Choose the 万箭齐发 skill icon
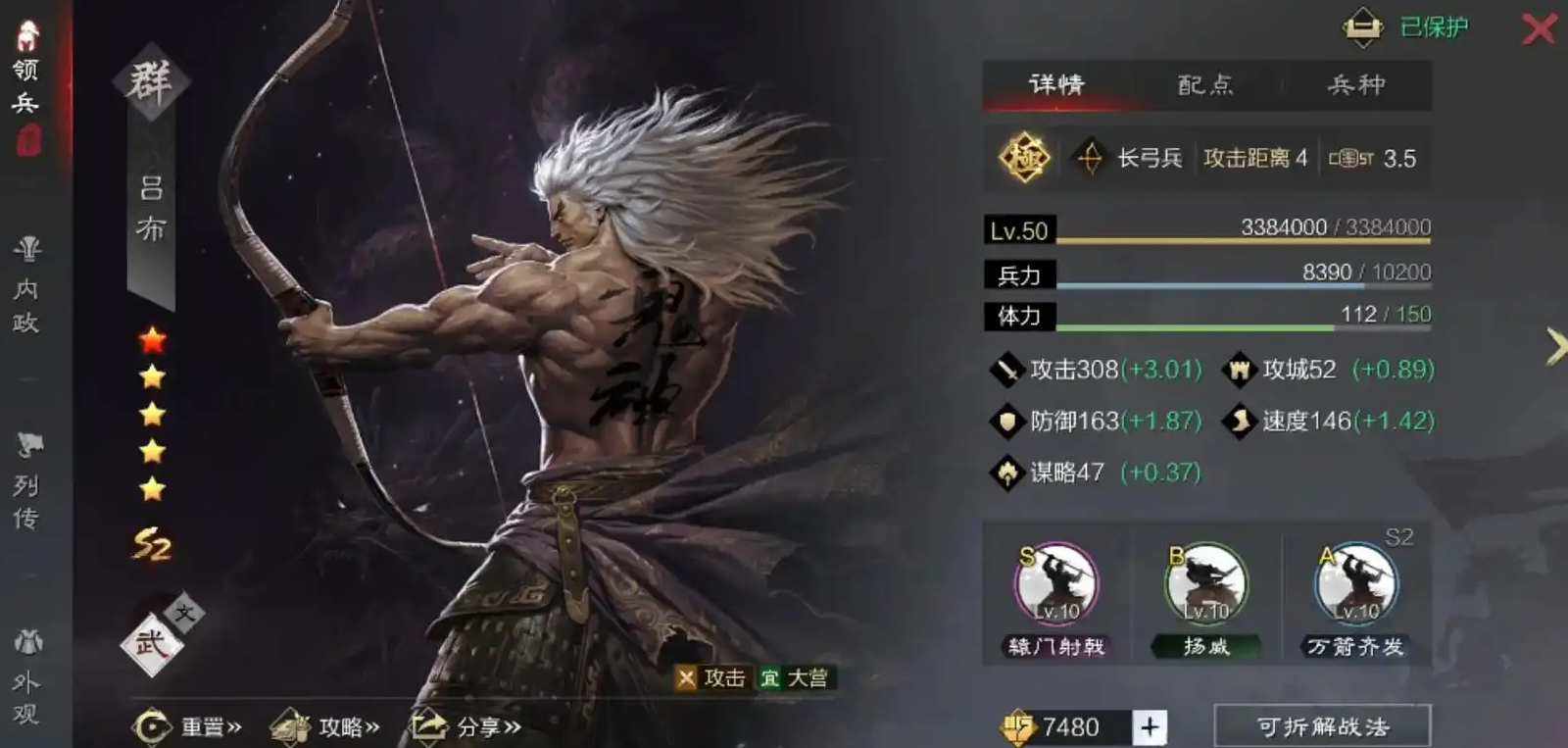1568x748 pixels. click(x=1356, y=586)
